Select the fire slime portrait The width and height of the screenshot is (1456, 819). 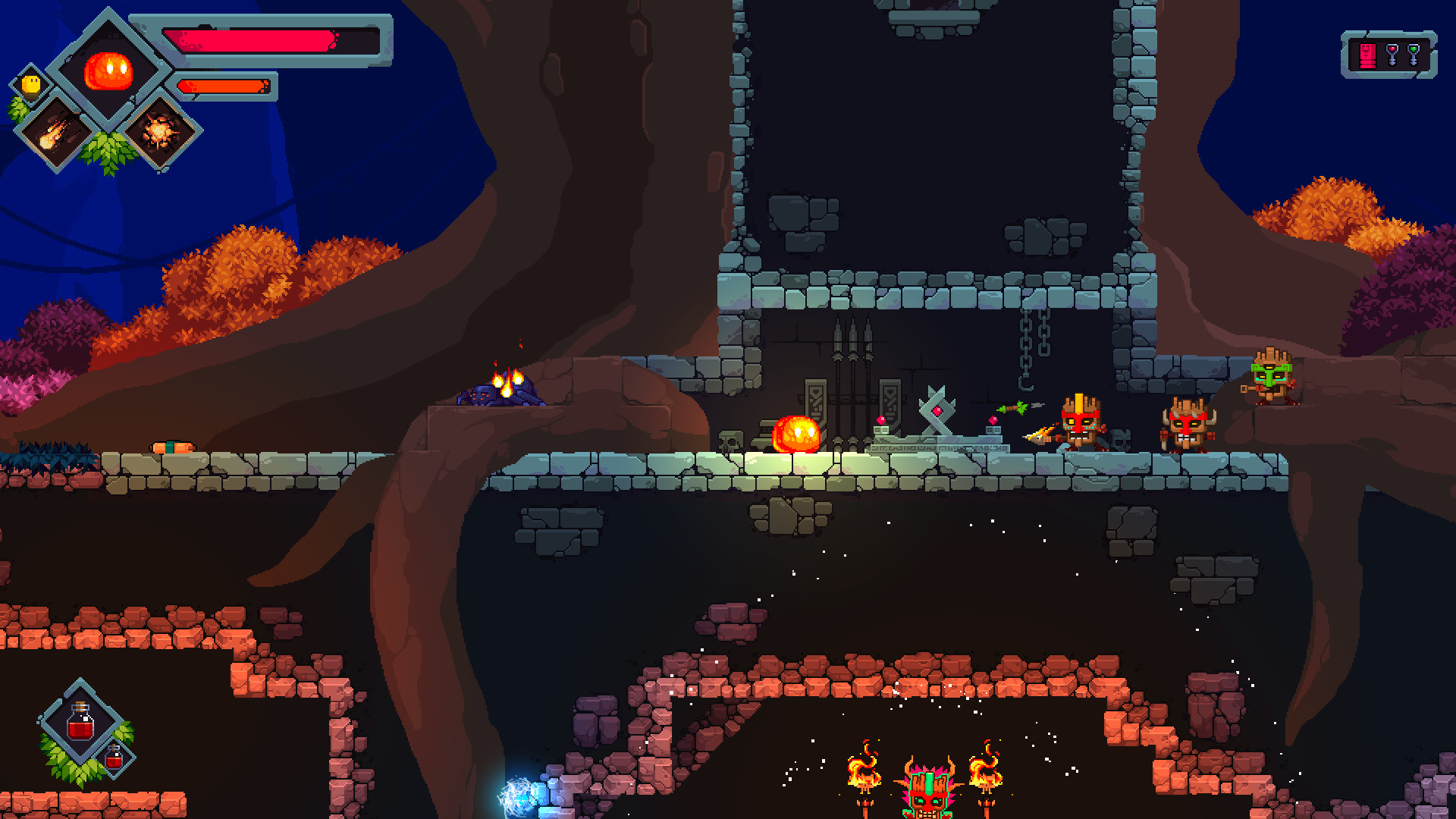(108, 71)
